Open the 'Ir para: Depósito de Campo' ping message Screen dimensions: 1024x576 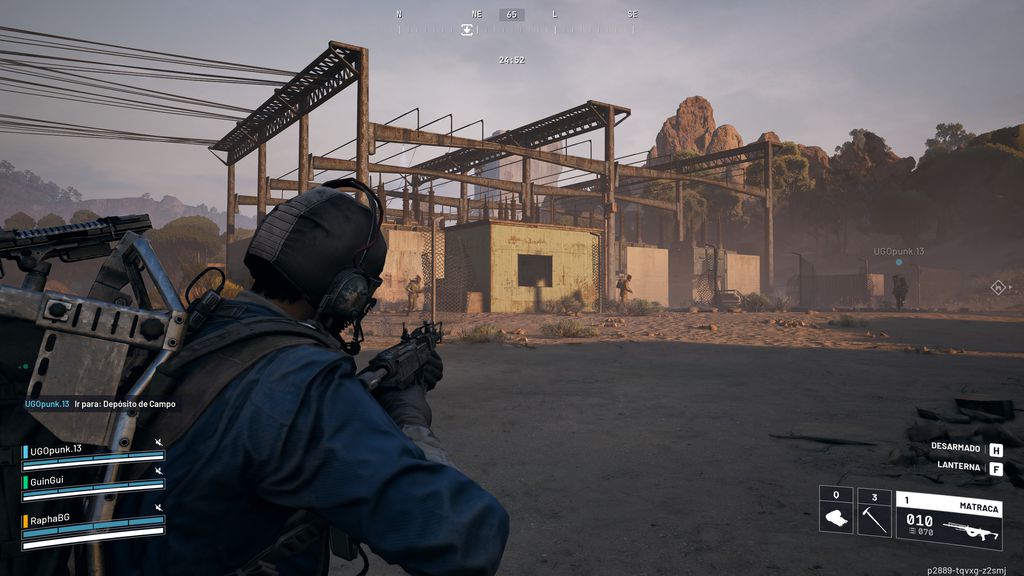point(100,404)
